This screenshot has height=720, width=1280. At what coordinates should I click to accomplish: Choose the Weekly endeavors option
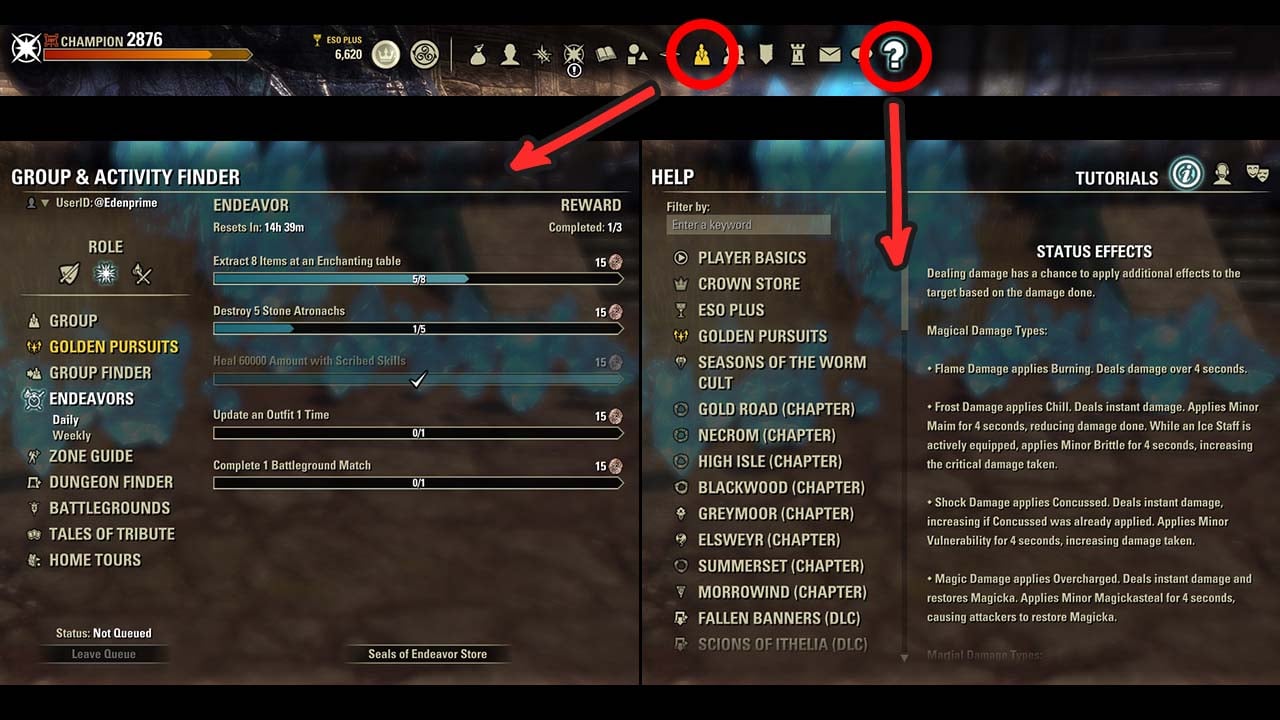click(x=71, y=436)
